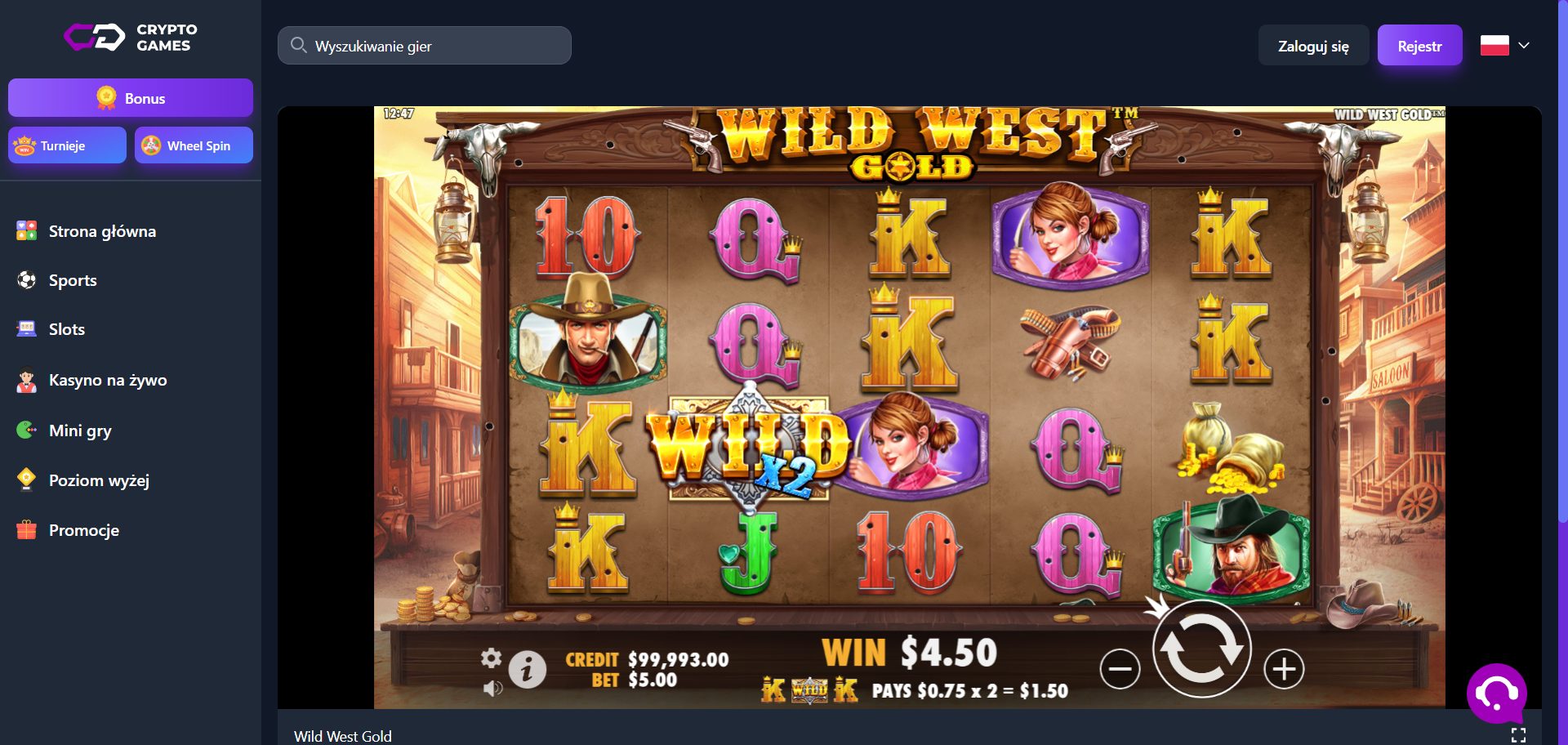The width and height of the screenshot is (1568, 745).
Task: Open the live support chat bubble
Action: click(1498, 694)
